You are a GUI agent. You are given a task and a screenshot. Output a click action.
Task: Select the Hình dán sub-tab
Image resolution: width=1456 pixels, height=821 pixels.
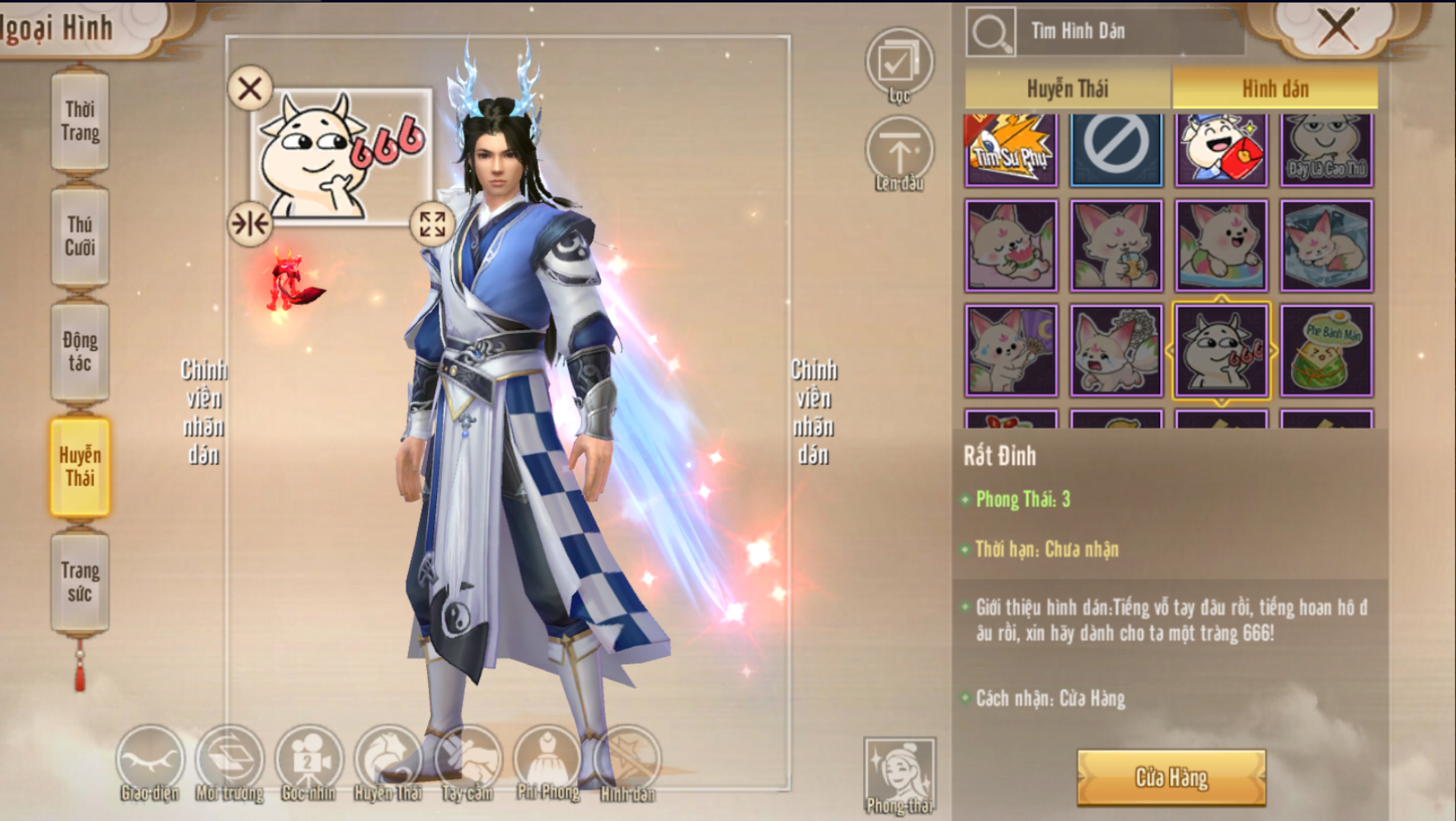pos(1275,88)
